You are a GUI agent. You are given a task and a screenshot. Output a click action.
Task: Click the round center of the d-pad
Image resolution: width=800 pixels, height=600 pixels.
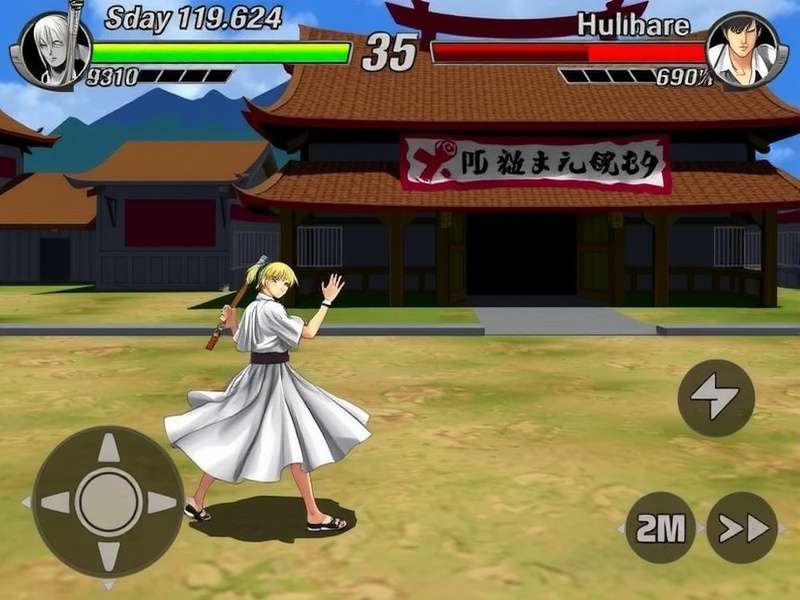pyautogui.click(x=108, y=502)
